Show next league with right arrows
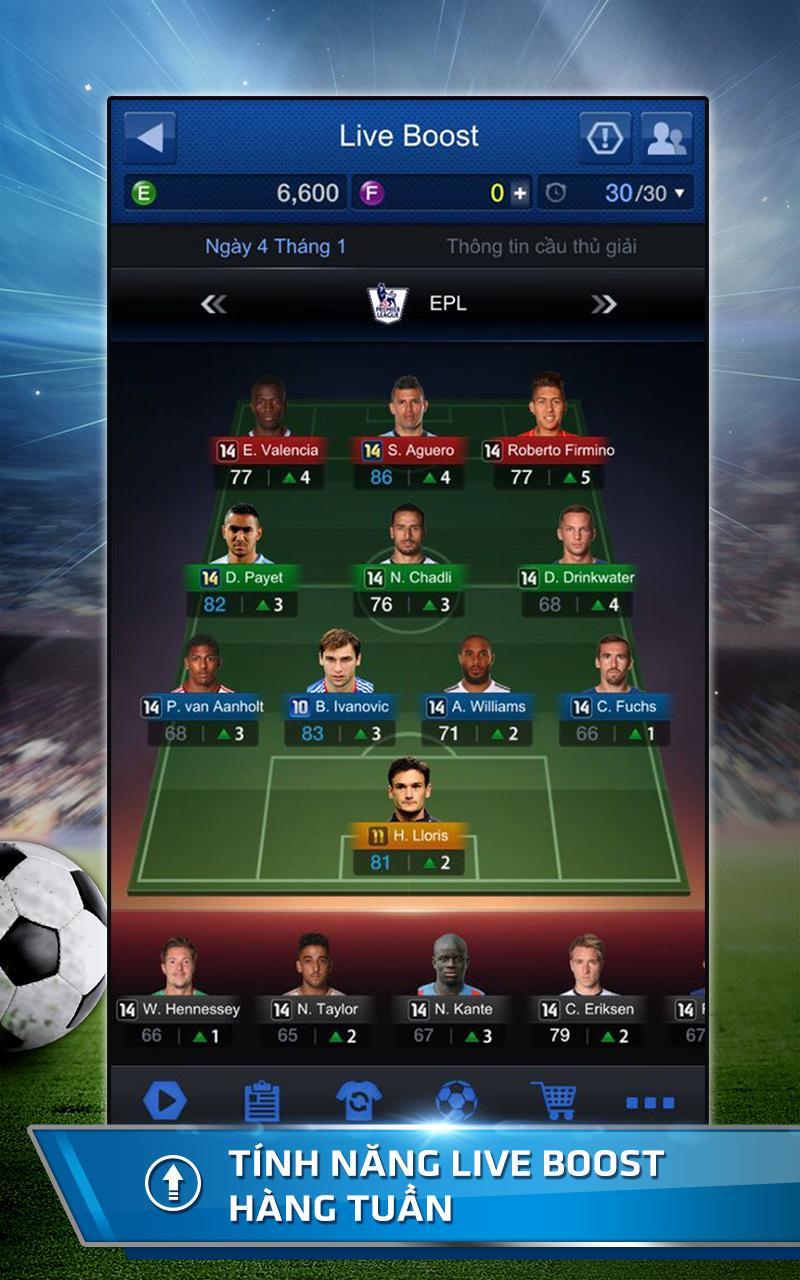This screenshot has width=800, height=1280. (603, 304)
